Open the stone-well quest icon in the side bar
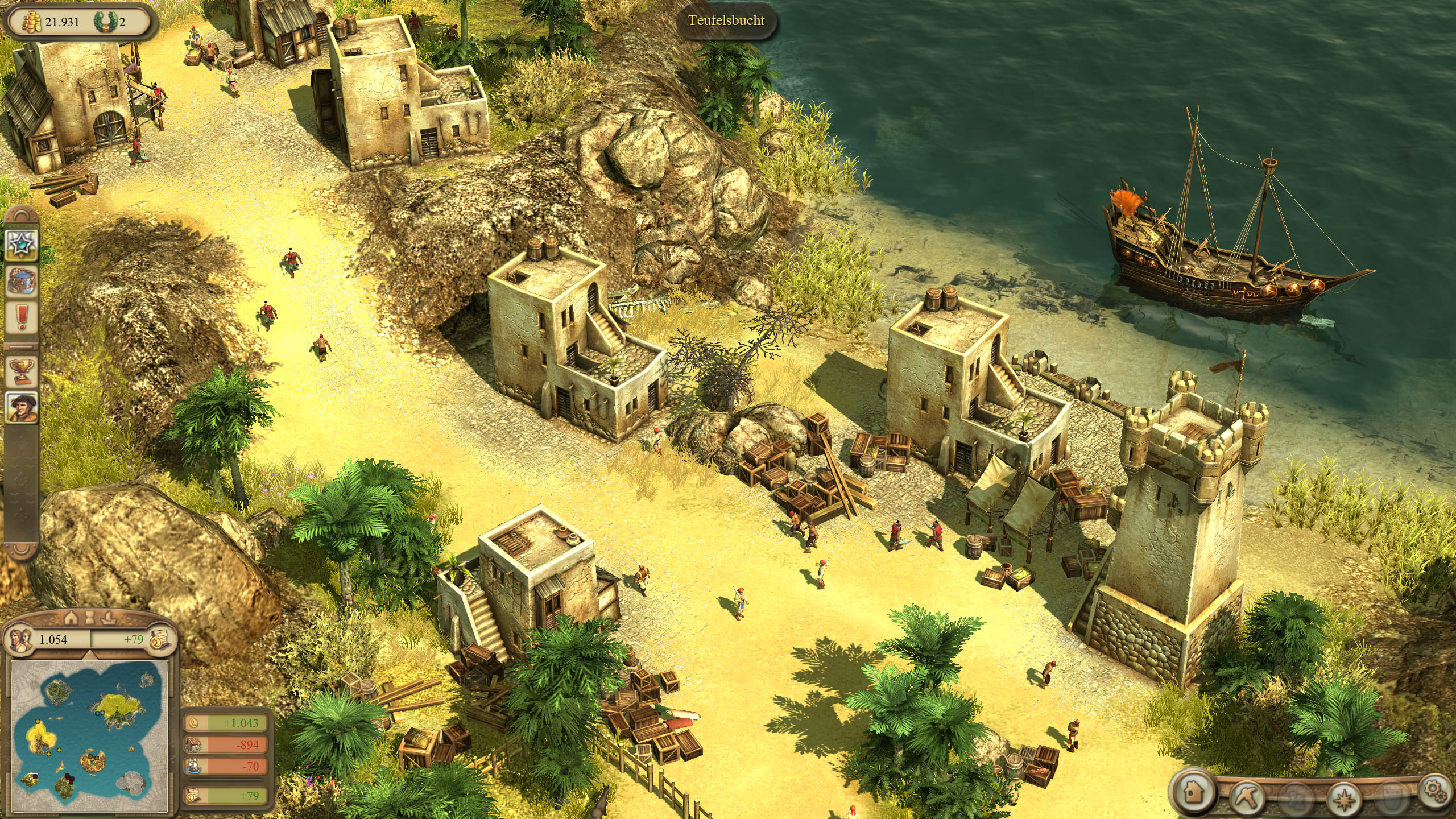This screenshot has width=1456, height=819. click(x=22, y=280)
